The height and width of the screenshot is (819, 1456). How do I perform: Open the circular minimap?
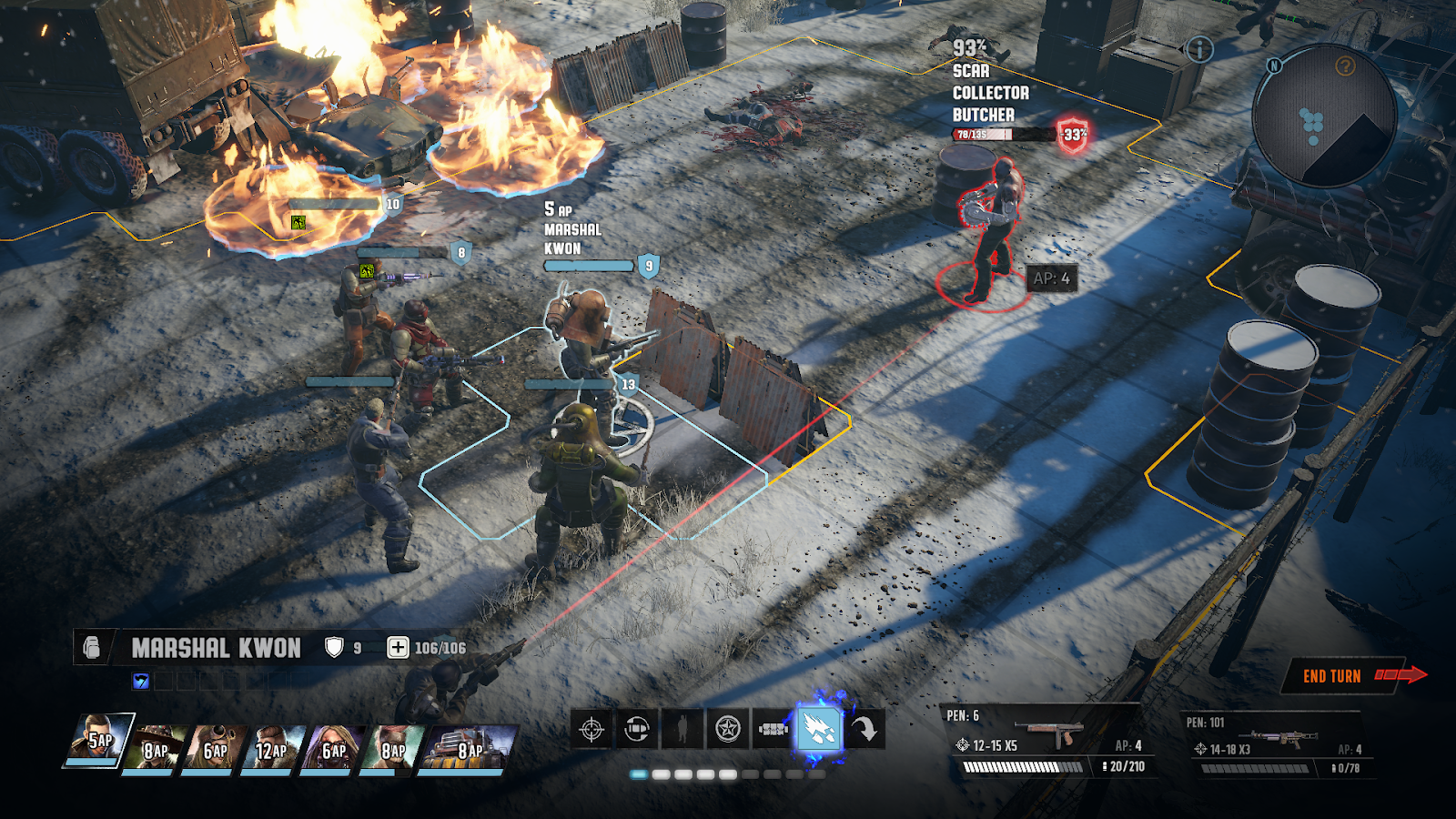tap(1324, 116)
